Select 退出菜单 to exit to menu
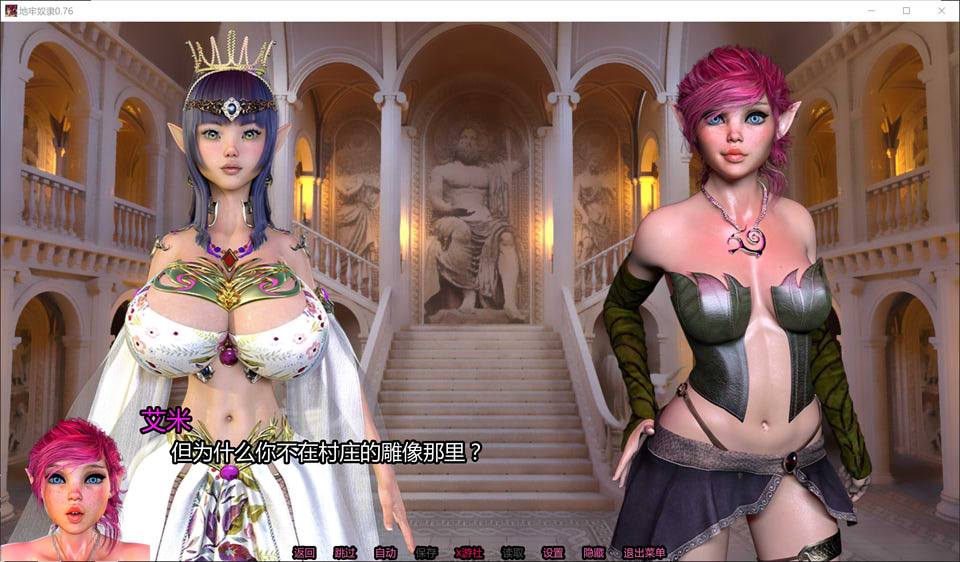Viewport: 960px width, 562px height. pyautogui.click(x=644, y=552)
